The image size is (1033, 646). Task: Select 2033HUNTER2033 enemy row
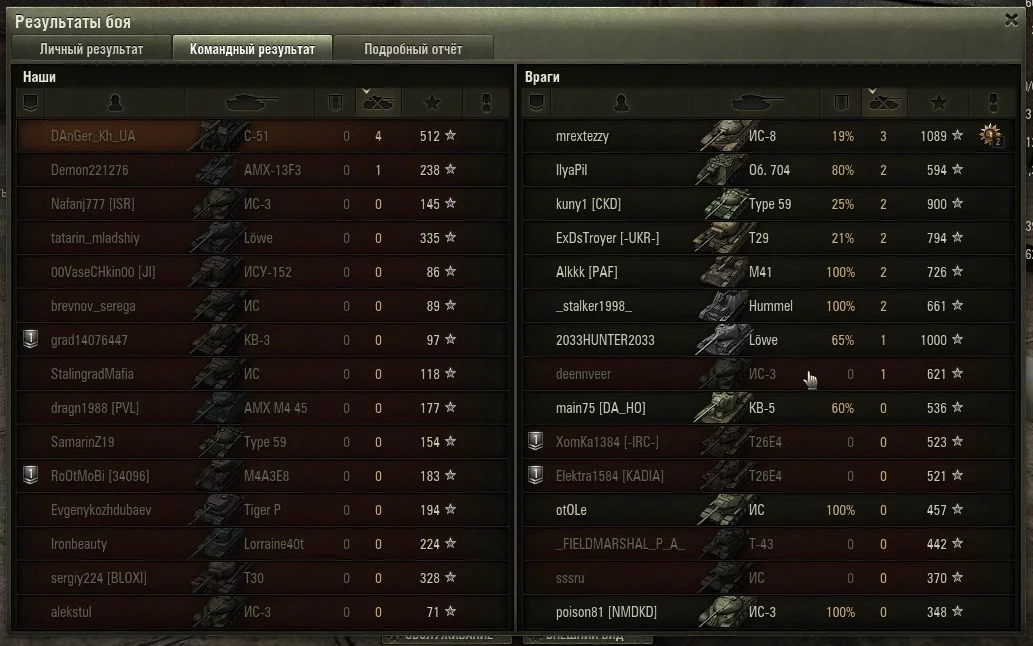click(x=605, y=340)
